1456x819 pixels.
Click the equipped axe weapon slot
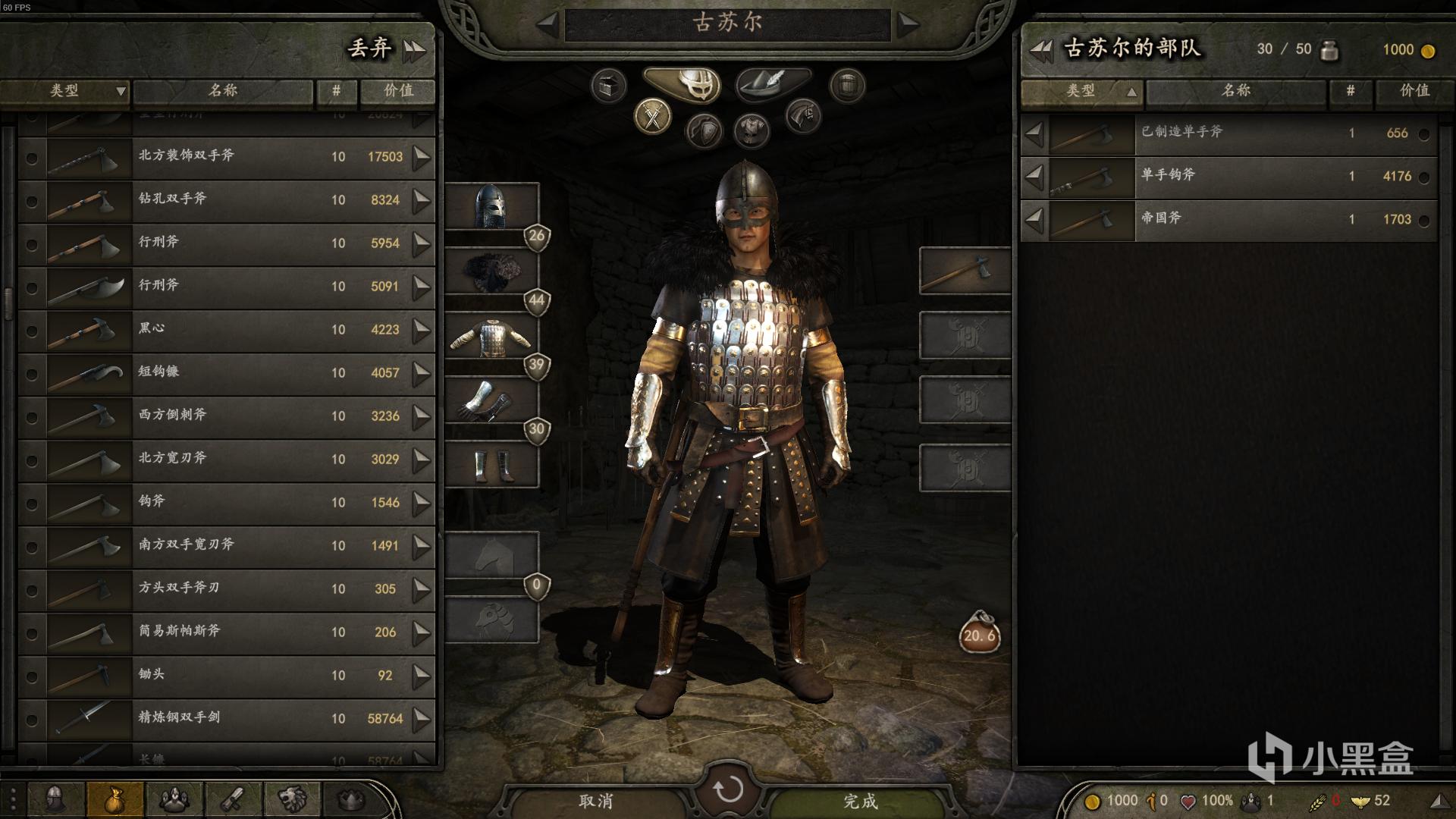[x=965, y=271]
